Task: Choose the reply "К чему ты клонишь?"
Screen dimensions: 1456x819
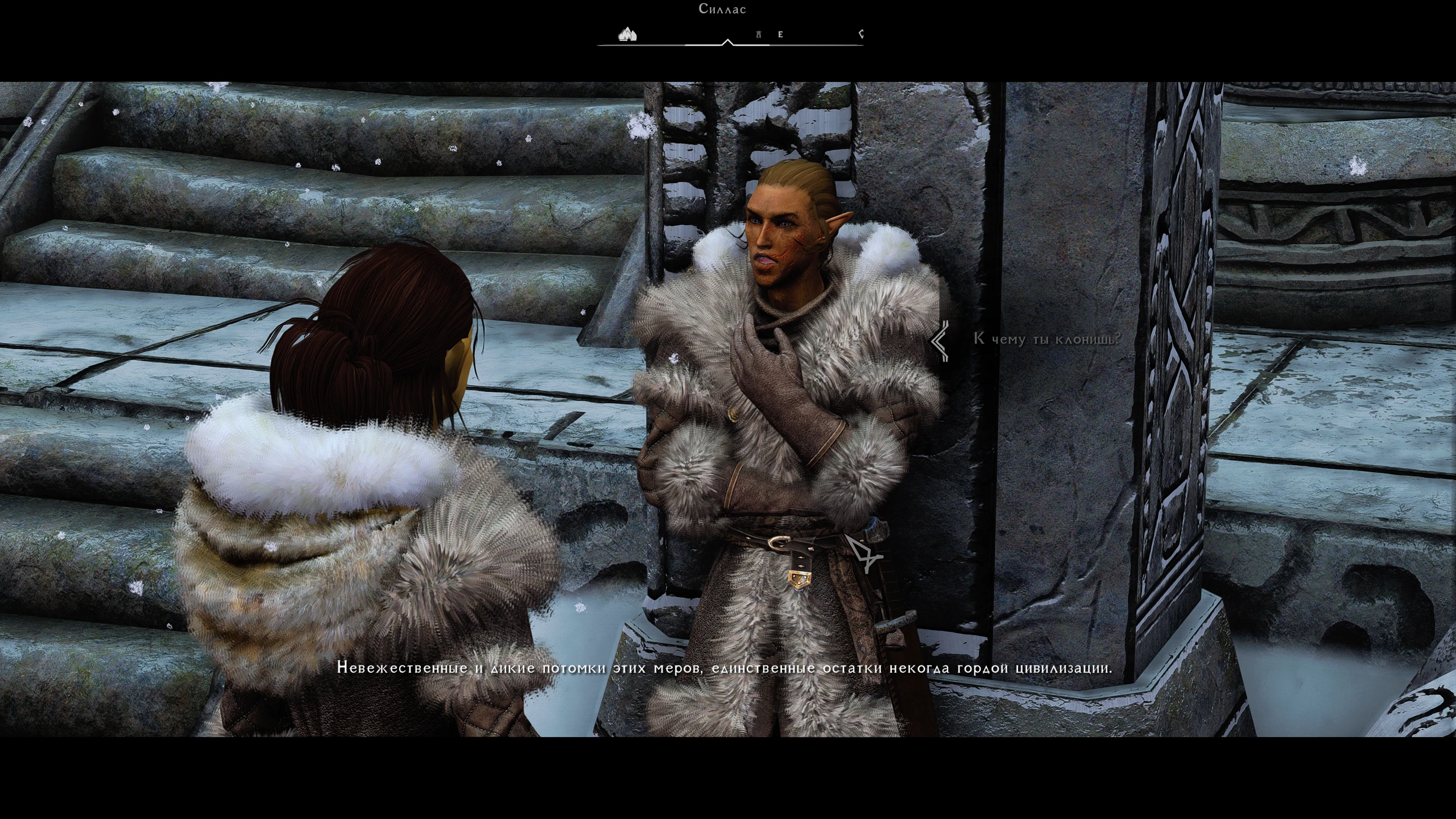Action: [x=1047, y=339]
